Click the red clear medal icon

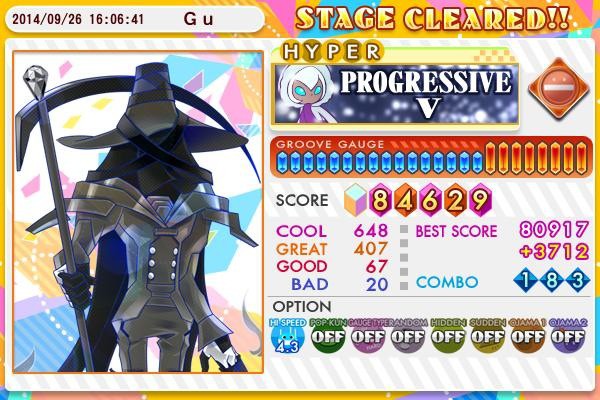[x=550, y=88]
